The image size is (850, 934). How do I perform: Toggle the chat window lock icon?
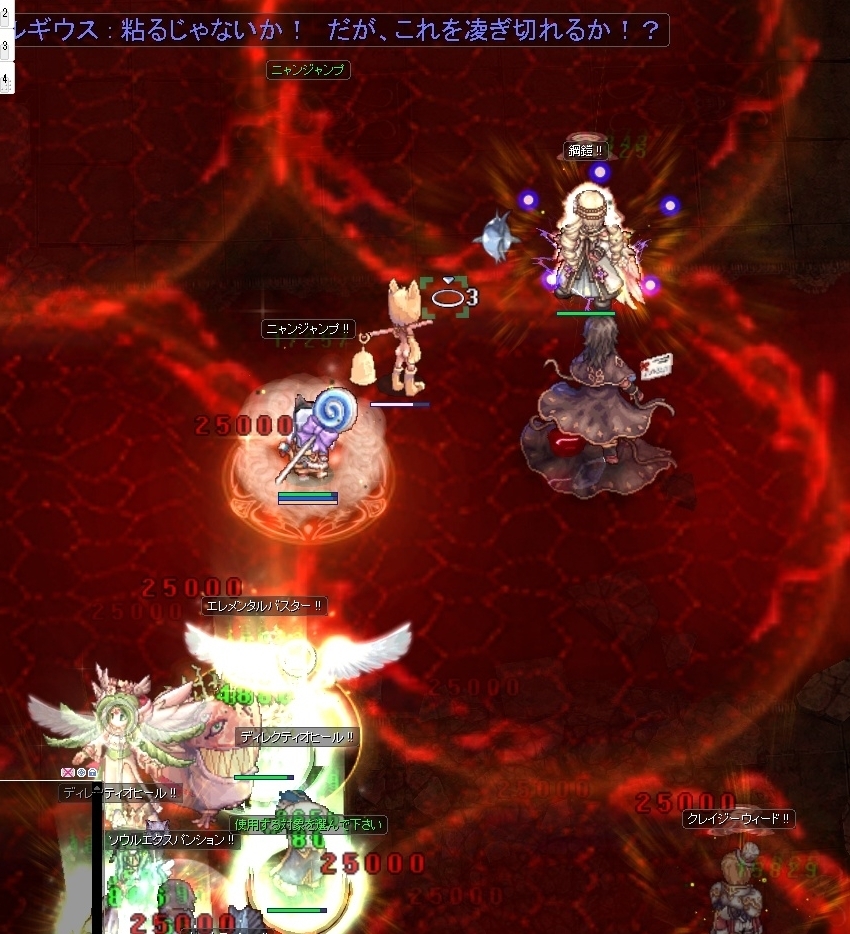(92, 773)
